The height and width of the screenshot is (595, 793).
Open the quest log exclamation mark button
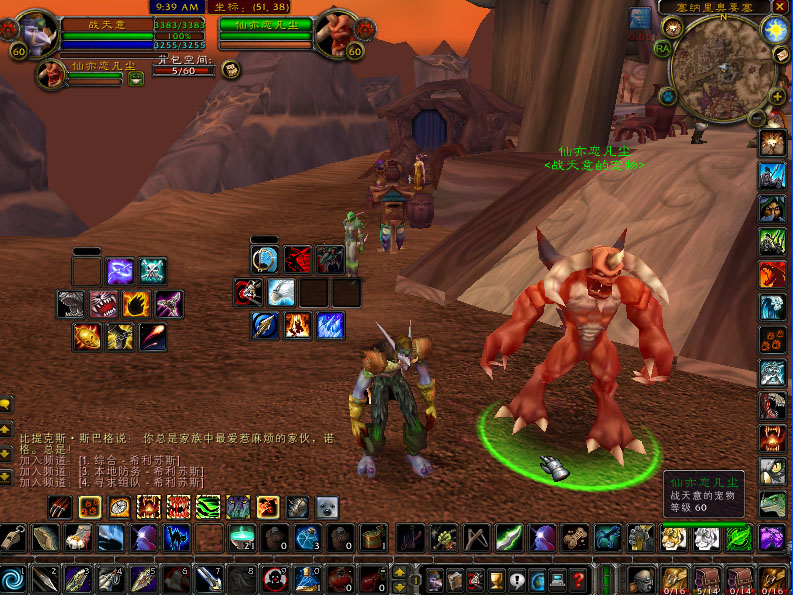click(x=516, y=579)
